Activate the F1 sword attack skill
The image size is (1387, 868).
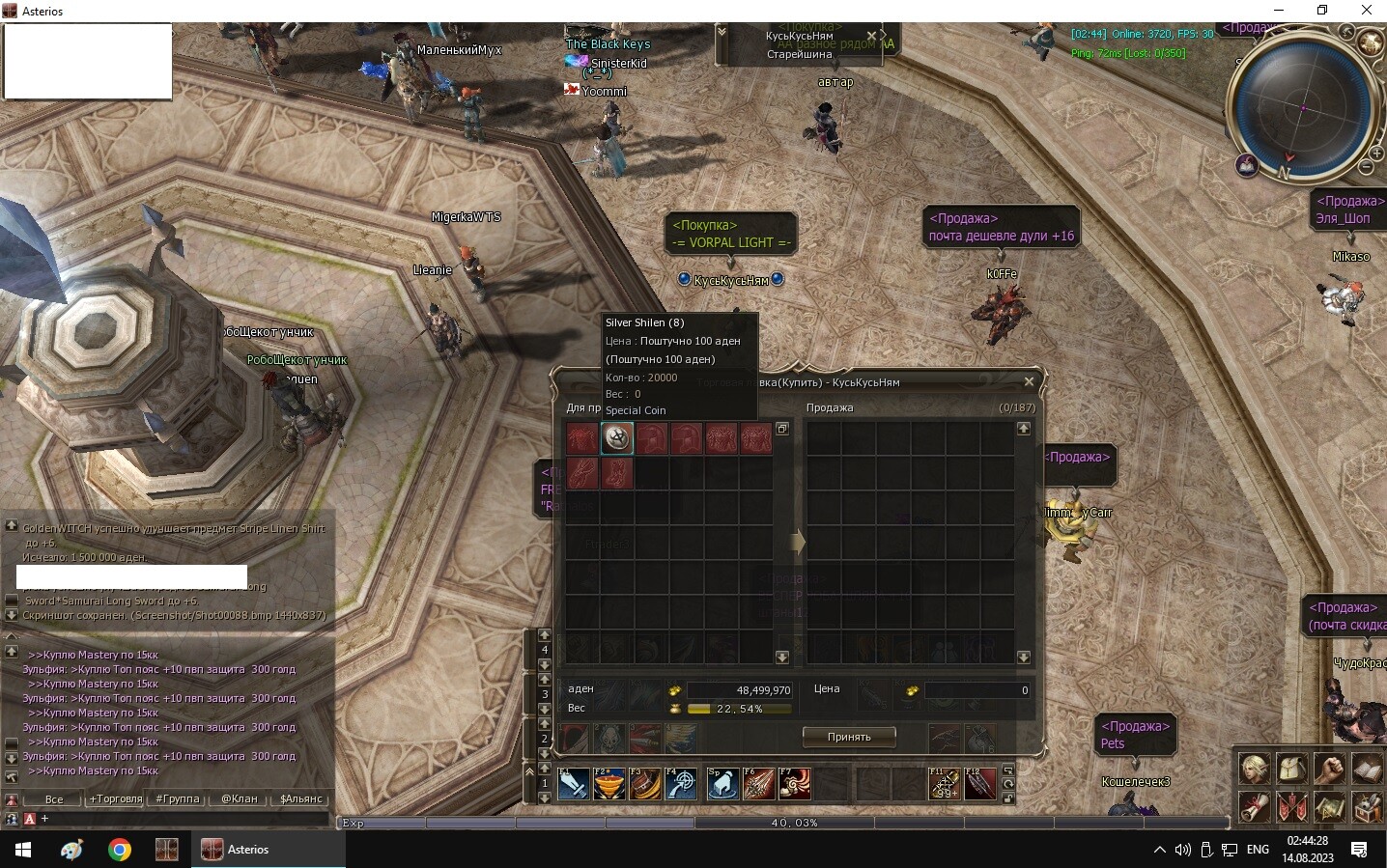click(574, 784)
